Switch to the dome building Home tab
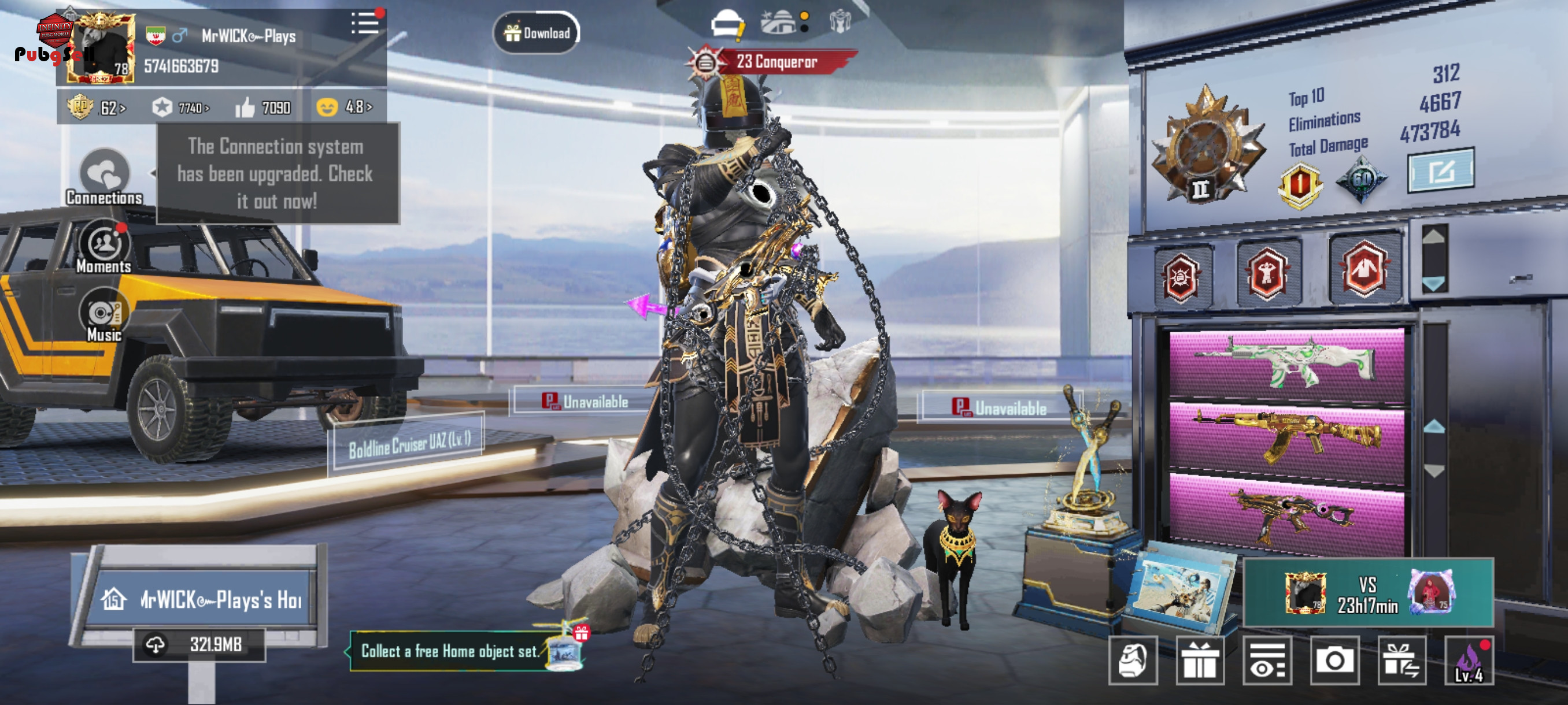The image size is (1568, 705). [779, 23]
